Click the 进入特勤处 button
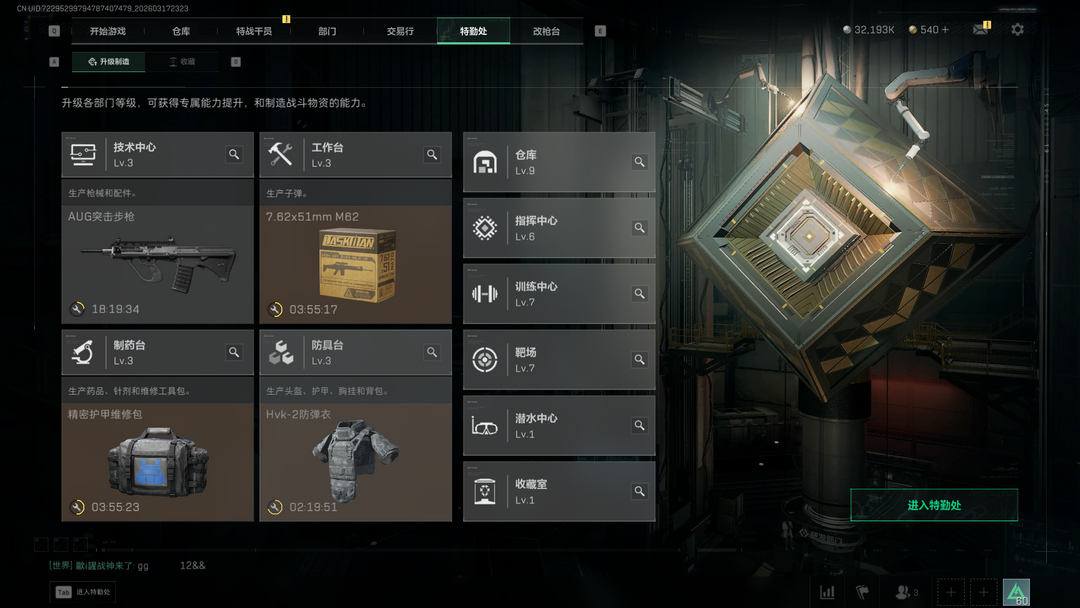This screenshot has height=608, width=1080. (x=933, y=505)
